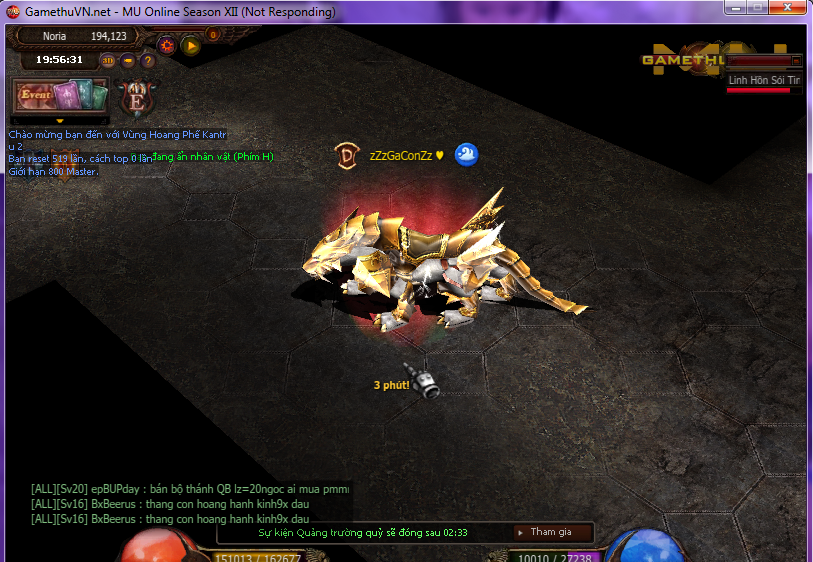Toggle the 3D camera button

pos(109,60)
